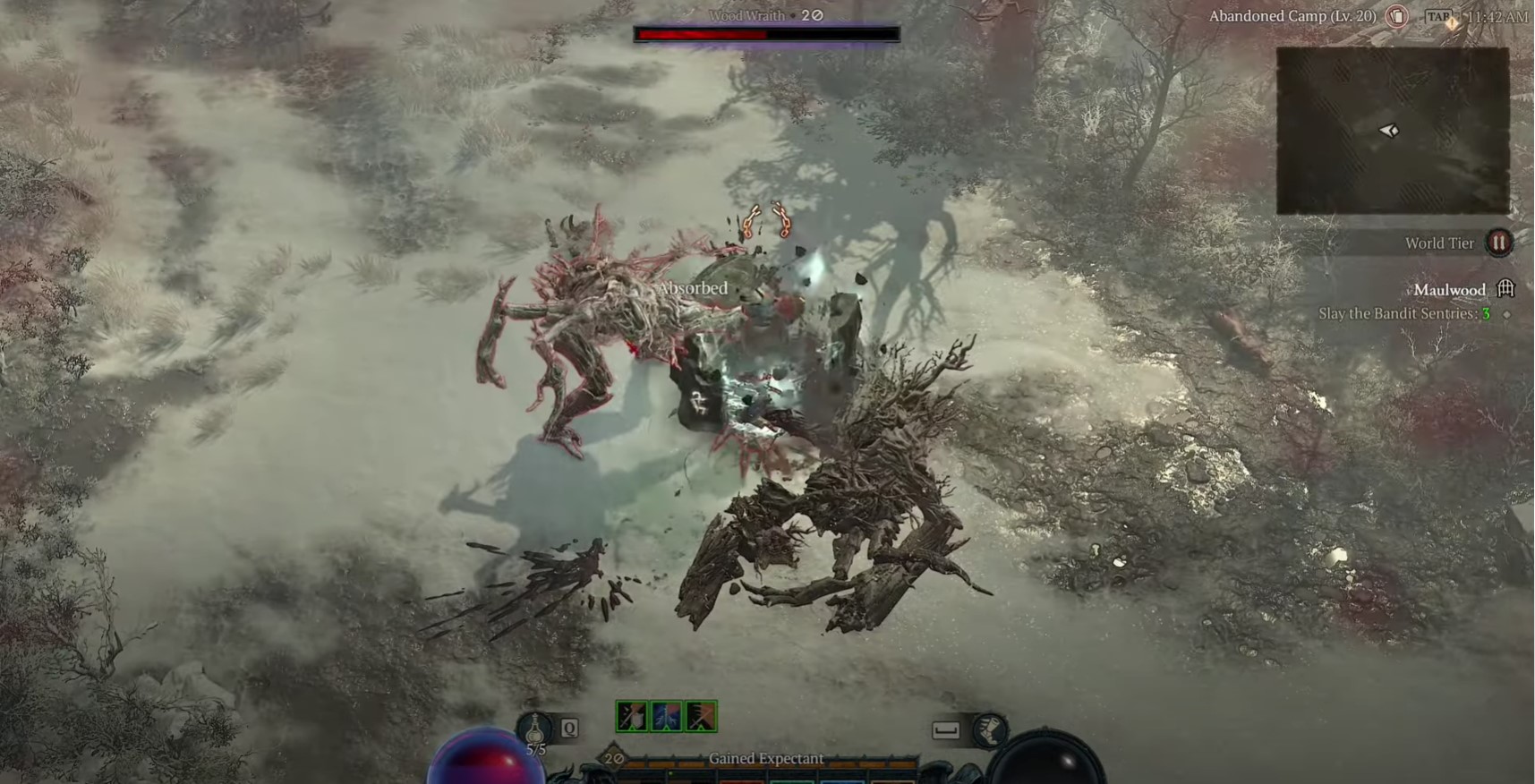Click the "Maulwood" quest title

[1451, 290]
